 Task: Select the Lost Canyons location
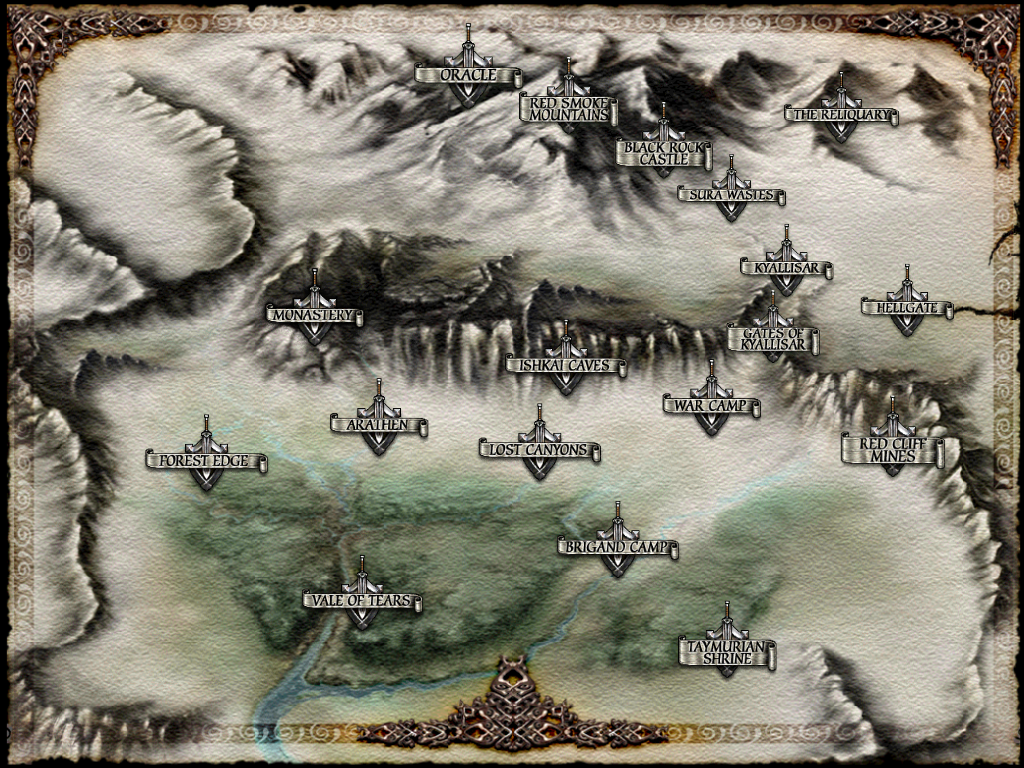pyautogui.click(x=539, y=451)
